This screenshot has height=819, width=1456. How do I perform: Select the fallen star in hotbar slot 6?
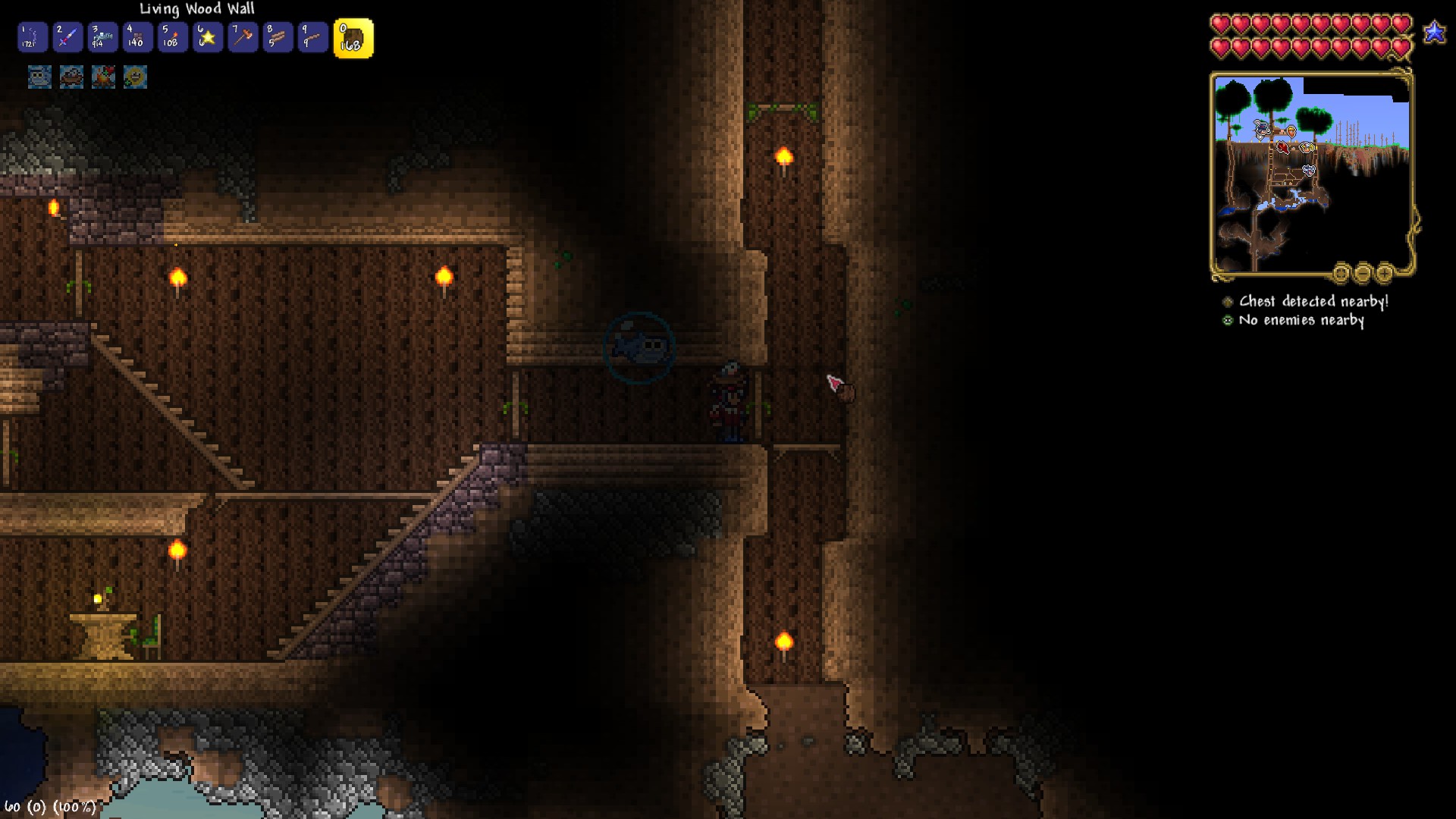(207, 37)
